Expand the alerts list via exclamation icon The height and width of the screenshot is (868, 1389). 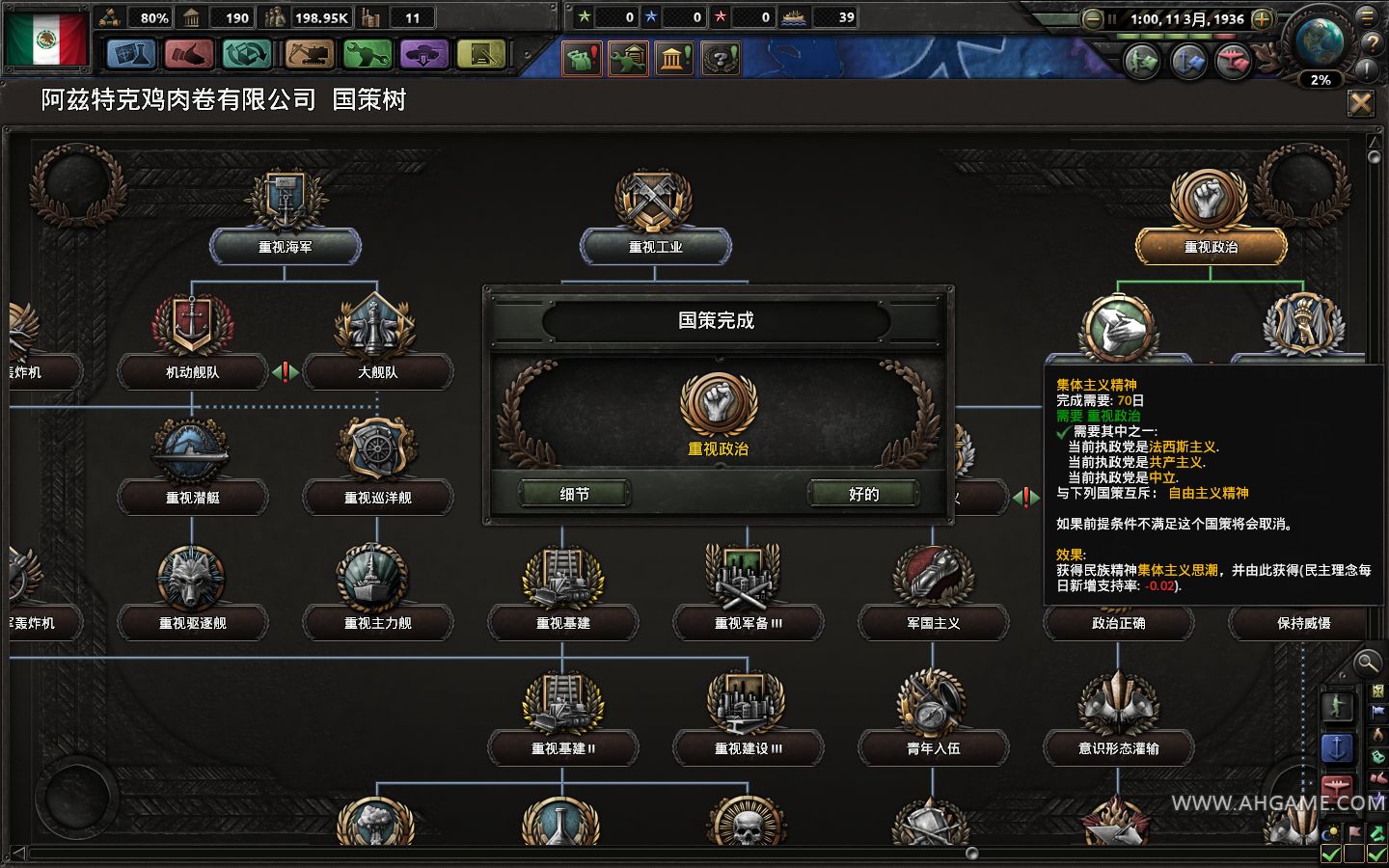pos(1366,68)
